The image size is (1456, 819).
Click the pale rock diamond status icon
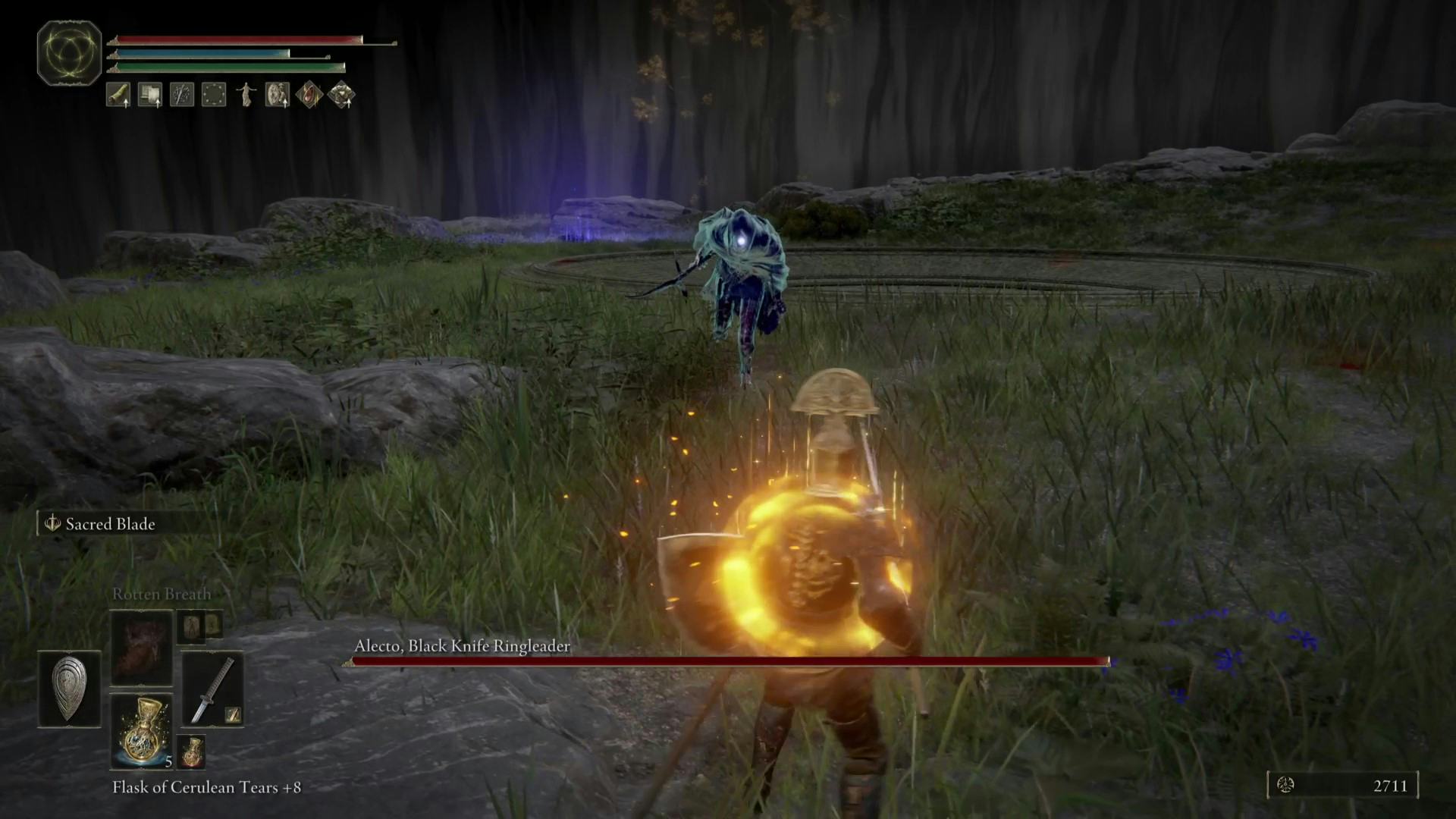coord(341,95)
